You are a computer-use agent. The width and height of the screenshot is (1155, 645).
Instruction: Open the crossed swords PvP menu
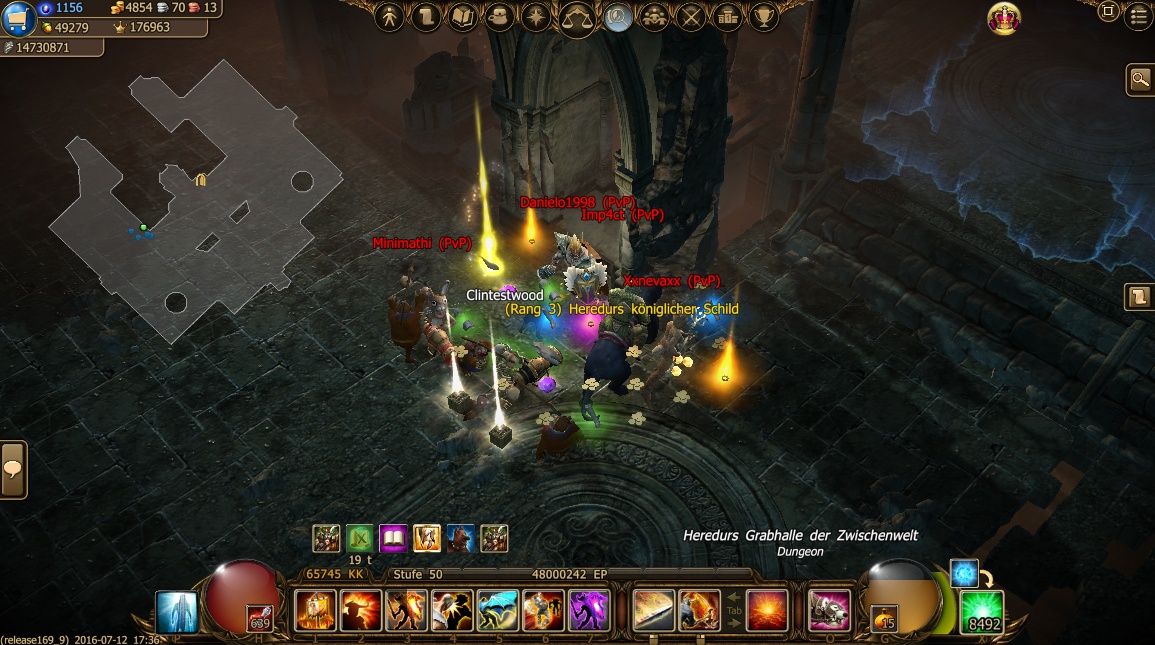691,17
